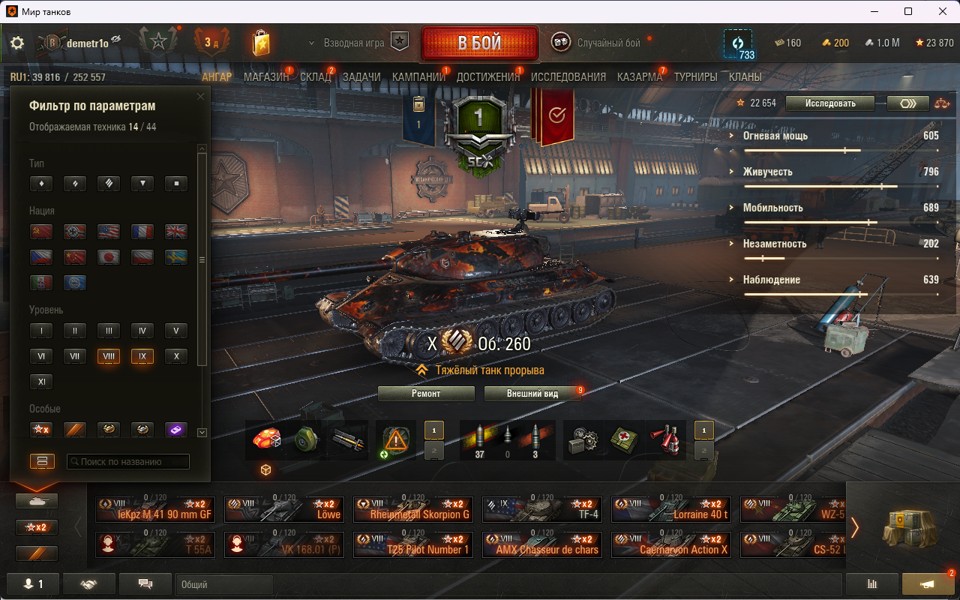Filter tanks by the Japan flag
The height and width of the screenshot is (600, 960).
[108, 256]
